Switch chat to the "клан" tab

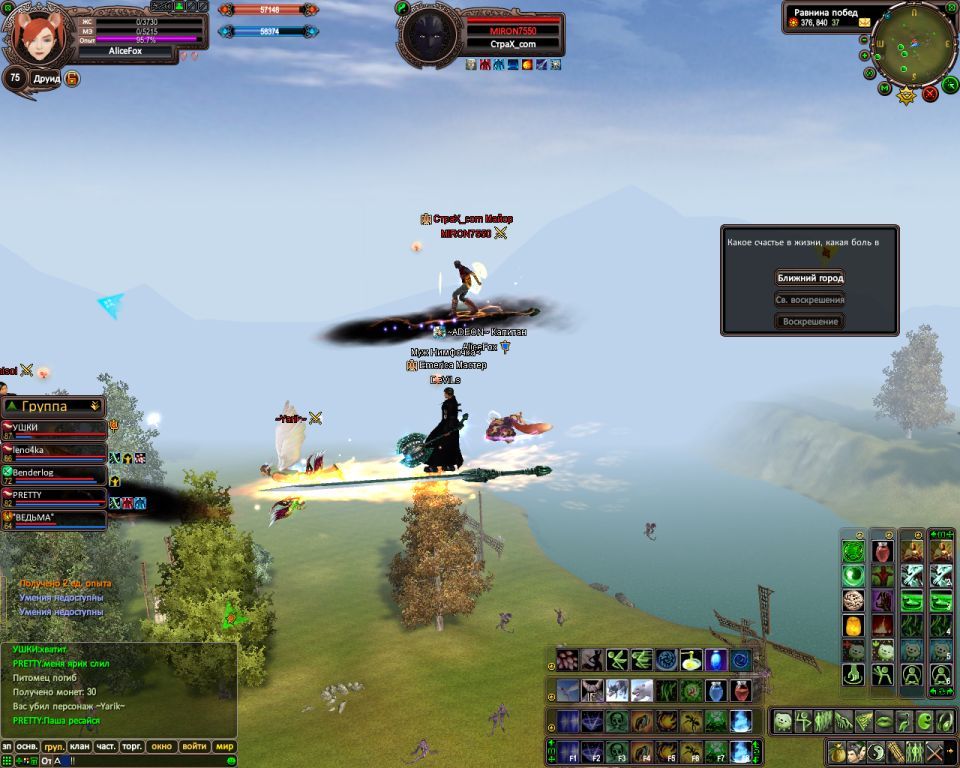(80, 747)
